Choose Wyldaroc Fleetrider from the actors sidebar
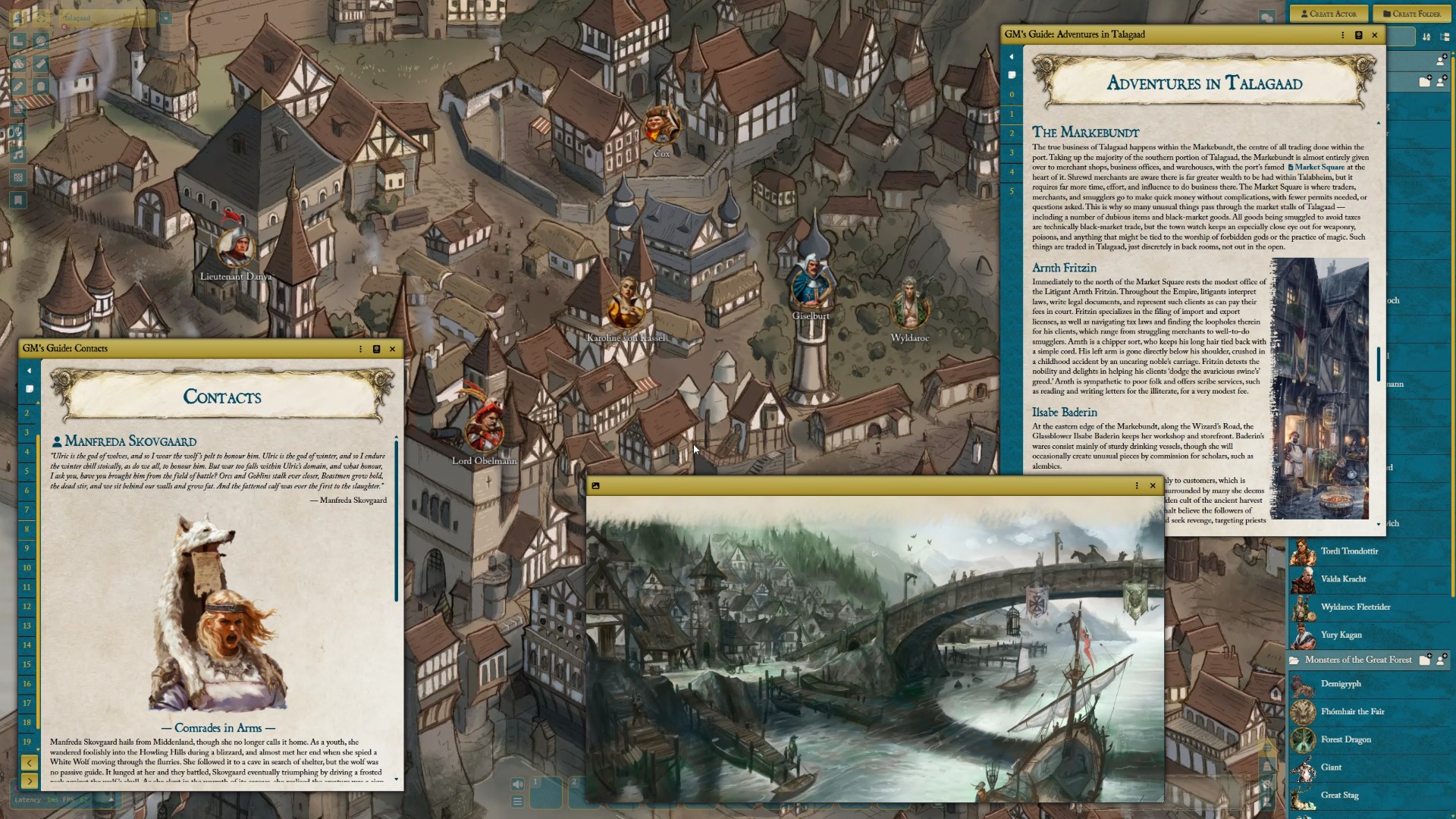The height and width of the screenshot is (819, 1456). click(x=1355, y=607)
